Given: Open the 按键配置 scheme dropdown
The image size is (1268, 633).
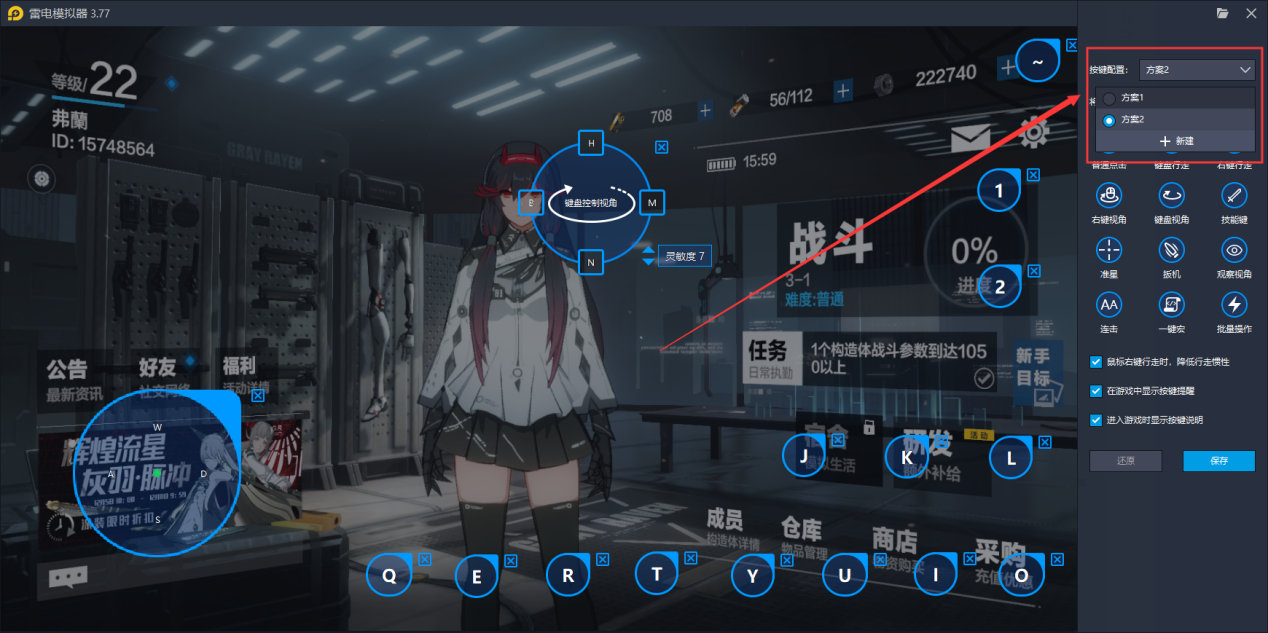Looking at the screenshot, I should (x=1196, y=70).
